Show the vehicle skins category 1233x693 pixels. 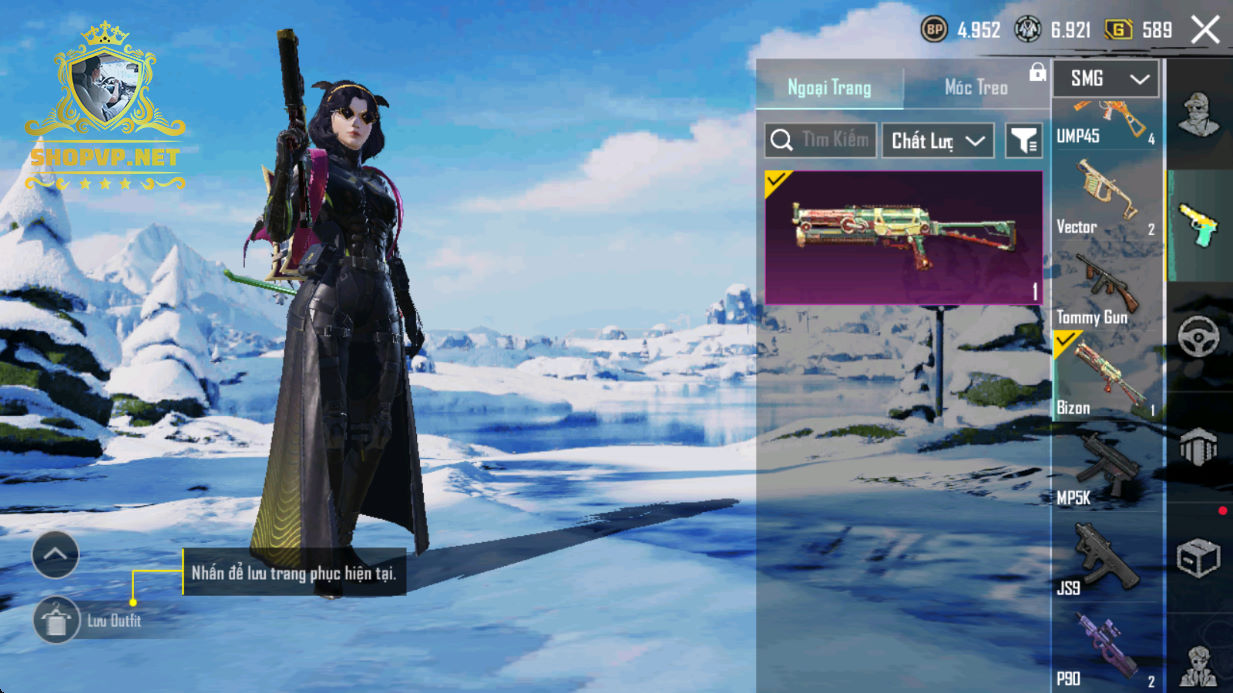(1198, 338)
